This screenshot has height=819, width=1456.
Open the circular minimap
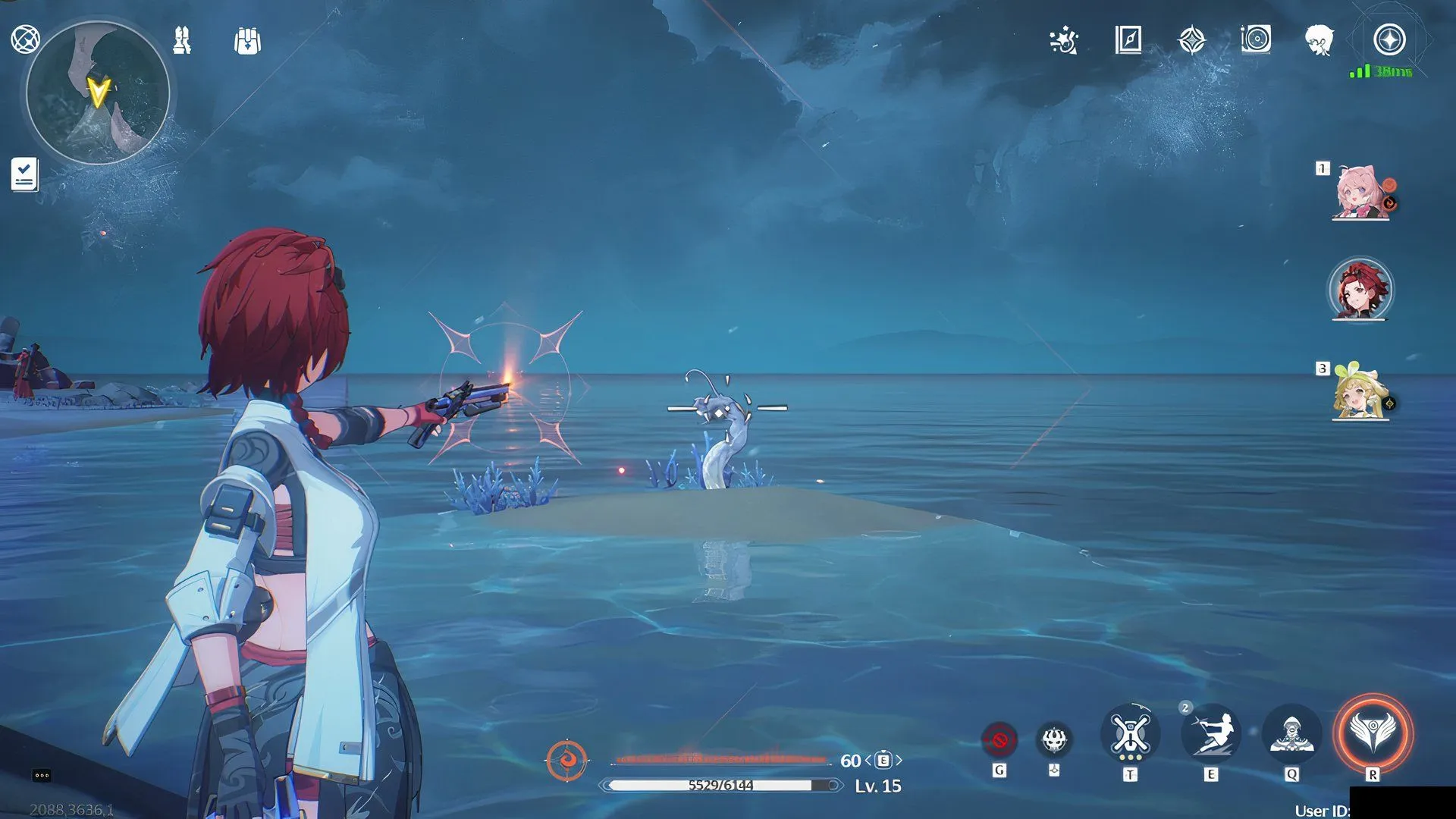pyautogui.click(x=98, y=93)
